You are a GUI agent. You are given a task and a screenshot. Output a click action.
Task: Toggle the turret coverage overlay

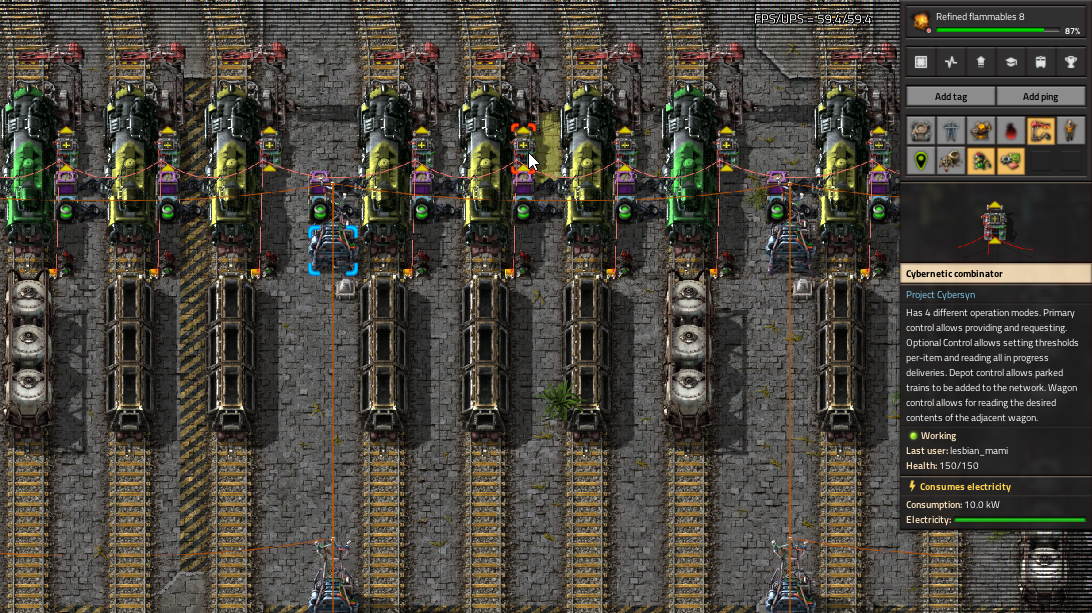pos(981,131)
